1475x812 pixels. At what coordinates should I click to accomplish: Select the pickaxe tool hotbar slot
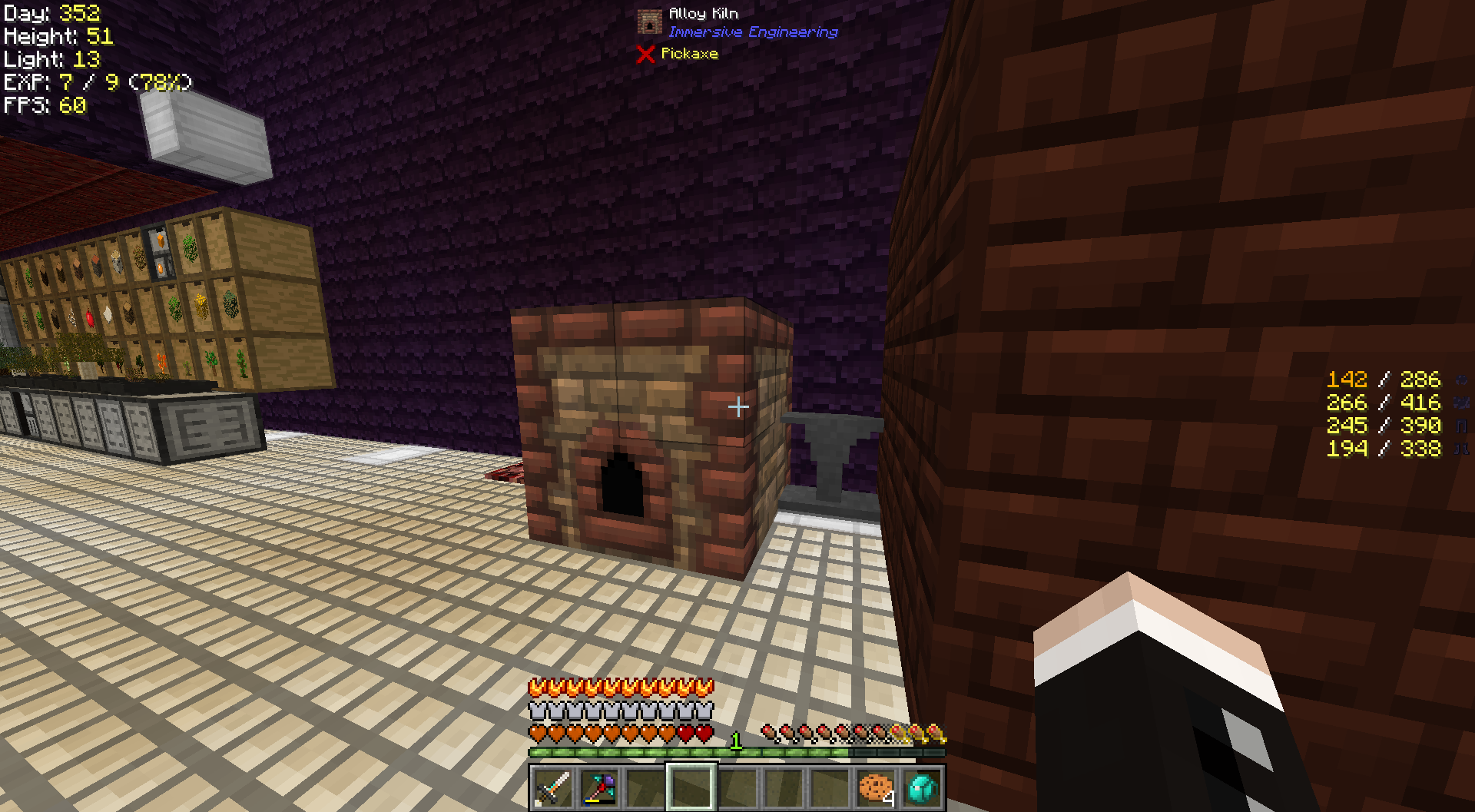point(598,787)
